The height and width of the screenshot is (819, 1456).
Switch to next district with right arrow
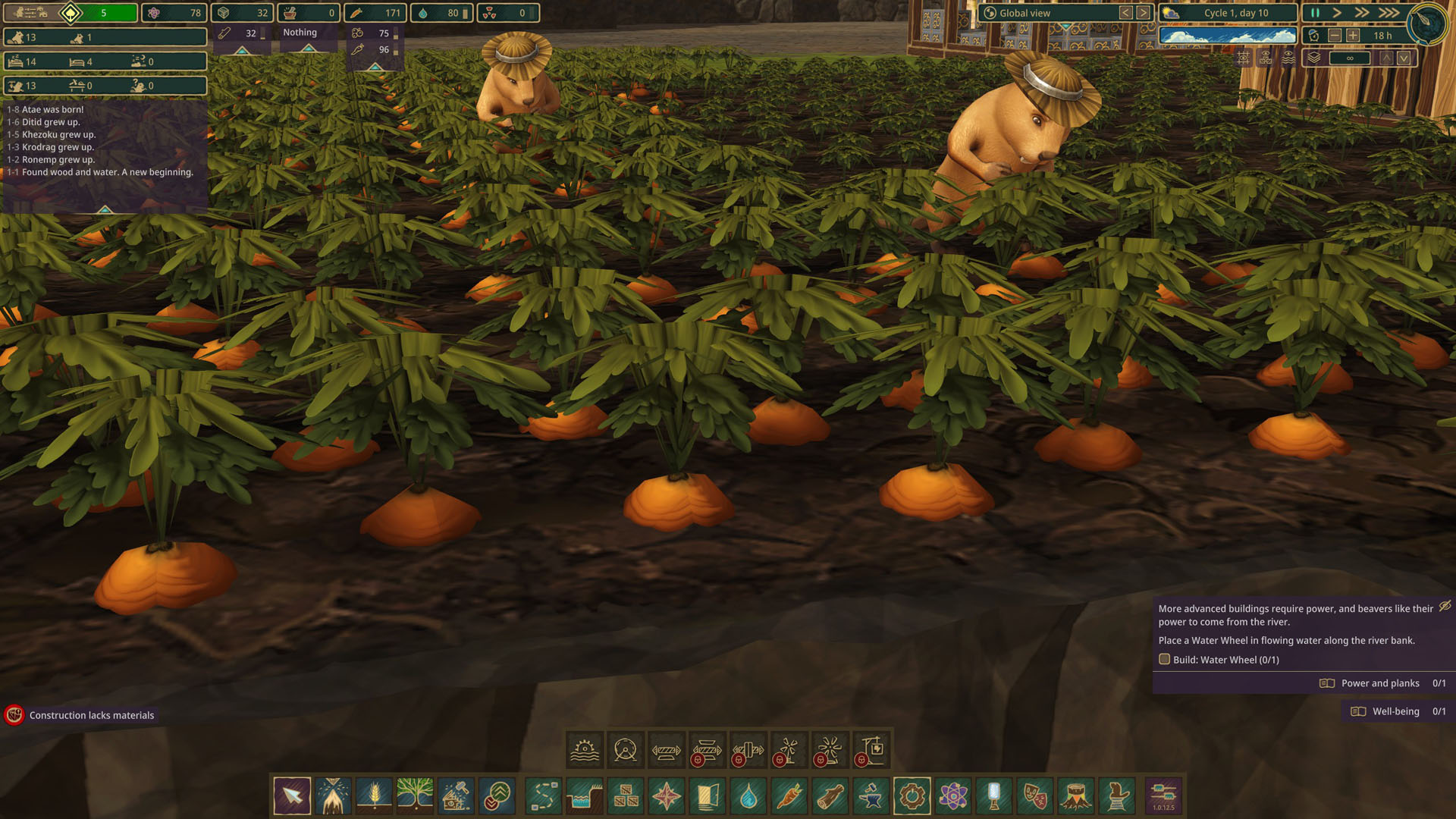[x=1143, y=13]
